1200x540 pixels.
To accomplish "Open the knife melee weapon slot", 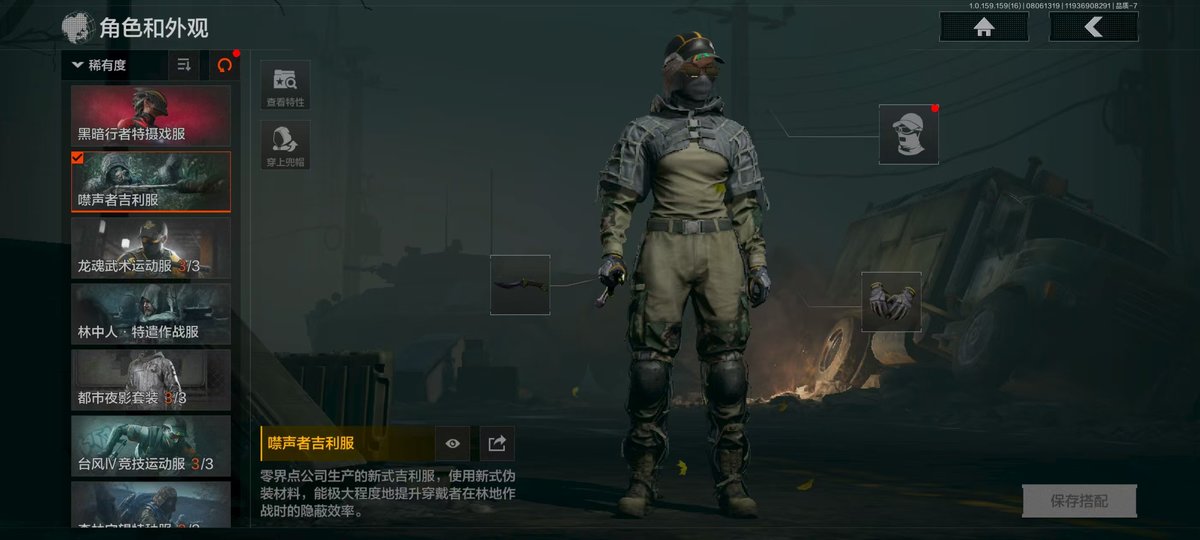I will 520,285.
